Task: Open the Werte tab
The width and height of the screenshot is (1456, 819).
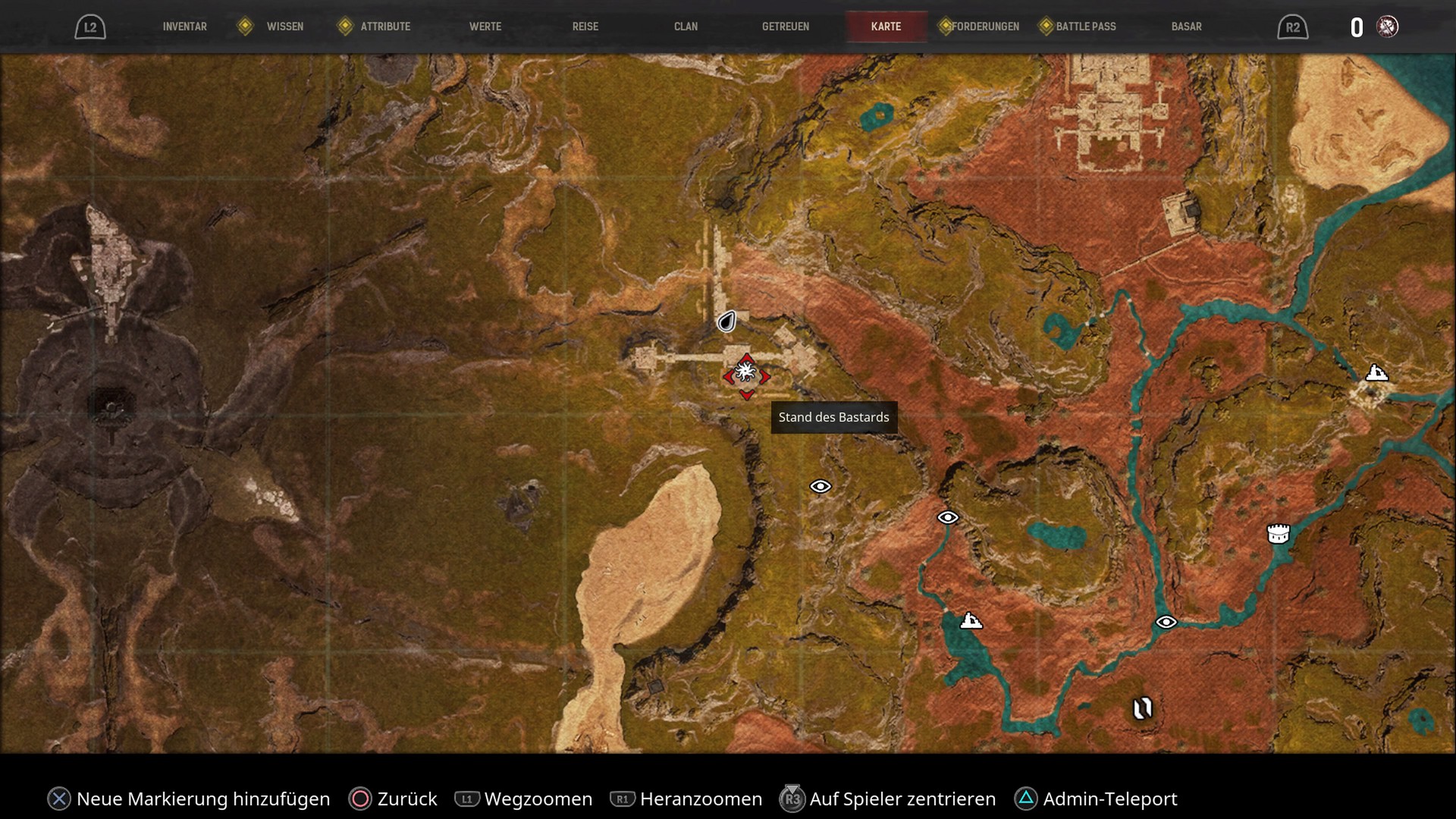Action: [x=485, y=27]
